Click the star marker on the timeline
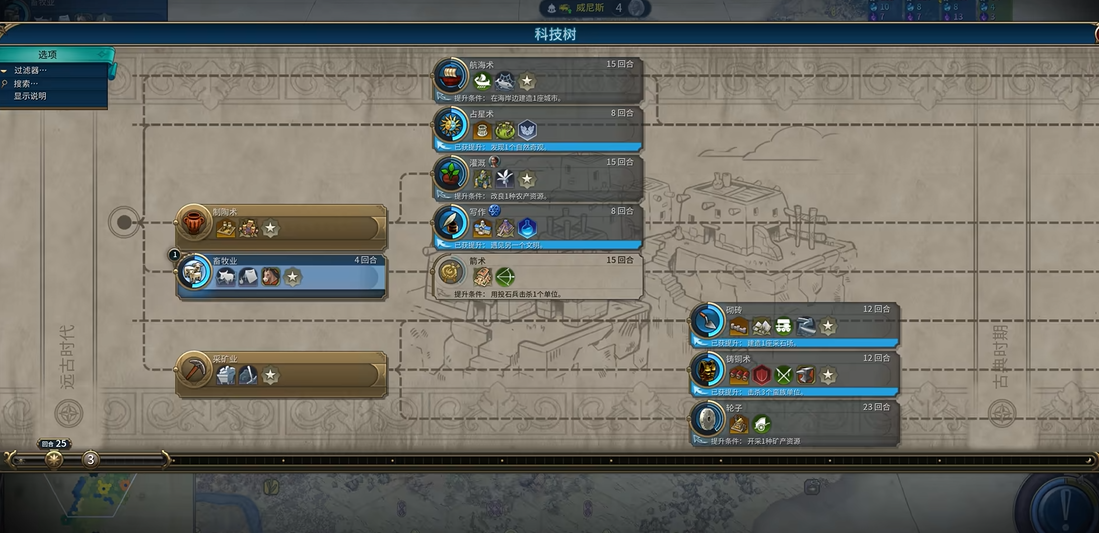The height and width of the screenshot is (533, 1099). click(54, 459)
